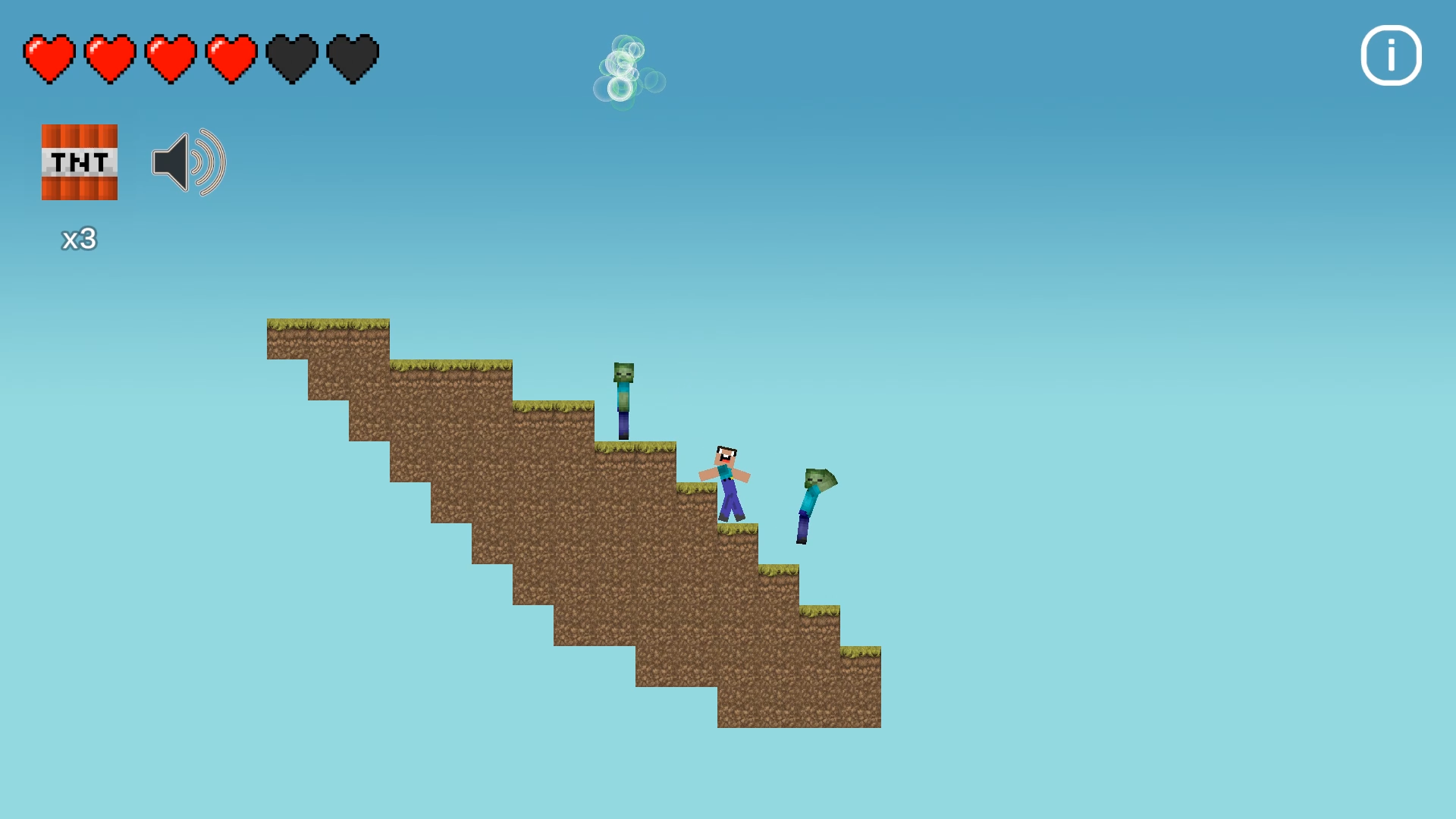
Task: Click the second red heart
Action: coord(108,57)
